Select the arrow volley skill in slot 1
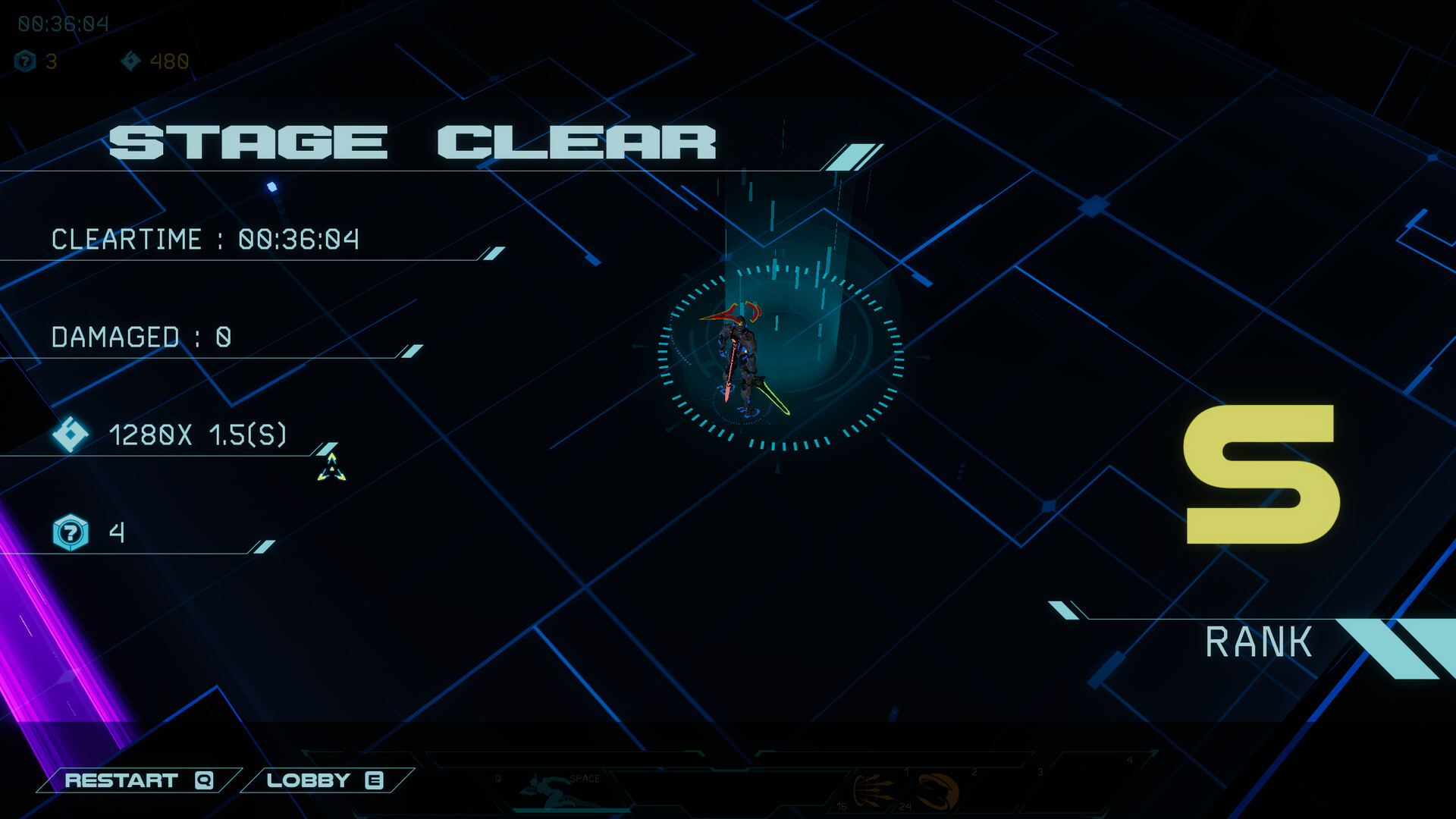This screenshot has width=1456, height=819. (x=876, y=789)
